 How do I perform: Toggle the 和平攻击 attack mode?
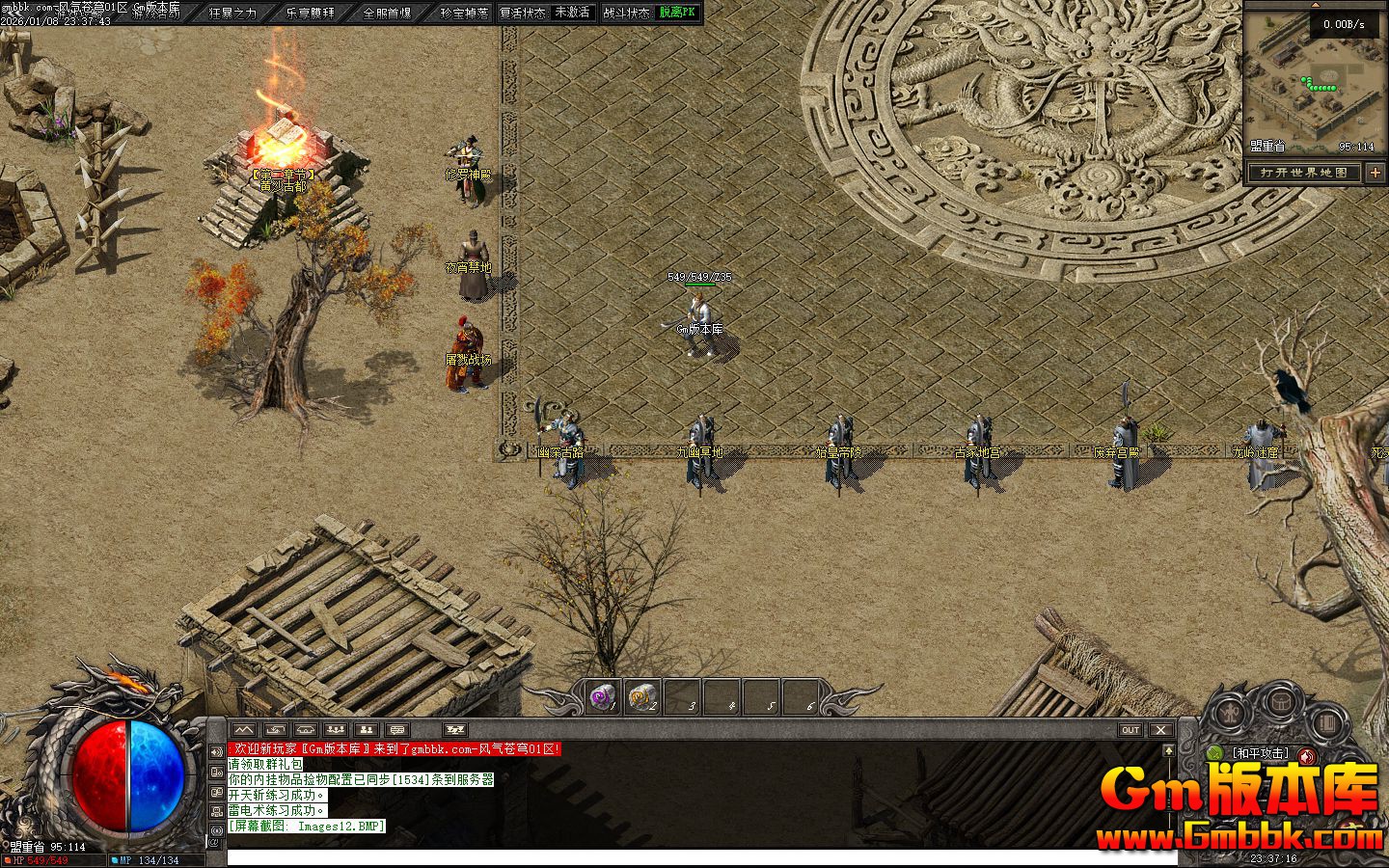1260,753
